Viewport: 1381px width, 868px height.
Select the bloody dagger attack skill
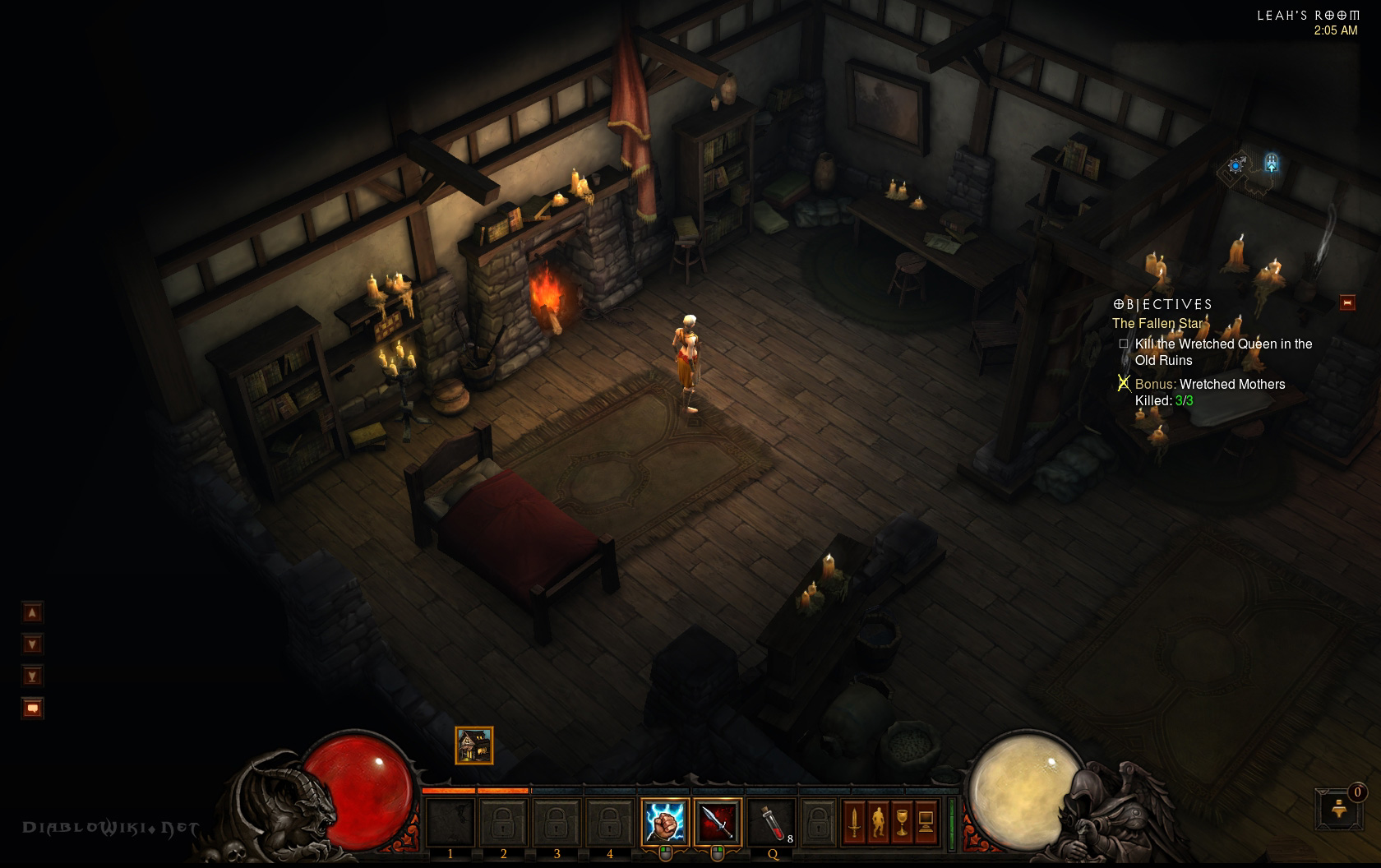click(x=717, y=821)
